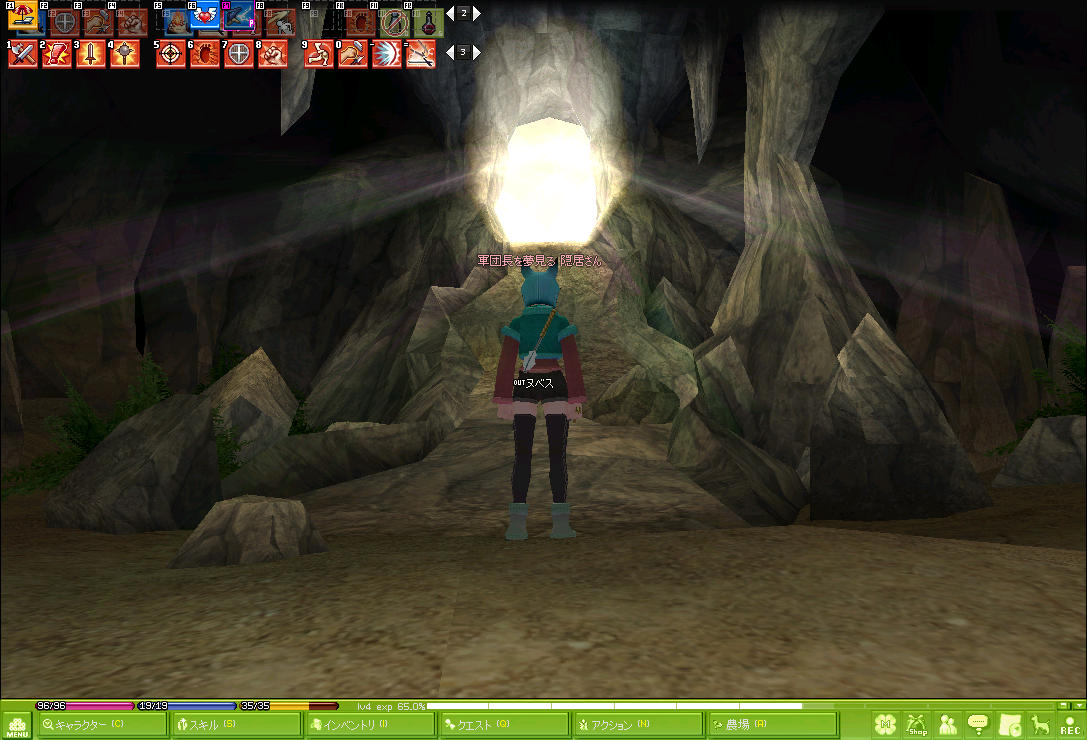This screenshot has width=1087, height=740.
Task: Start recording with the REC button
Action: coord(1070,724)
